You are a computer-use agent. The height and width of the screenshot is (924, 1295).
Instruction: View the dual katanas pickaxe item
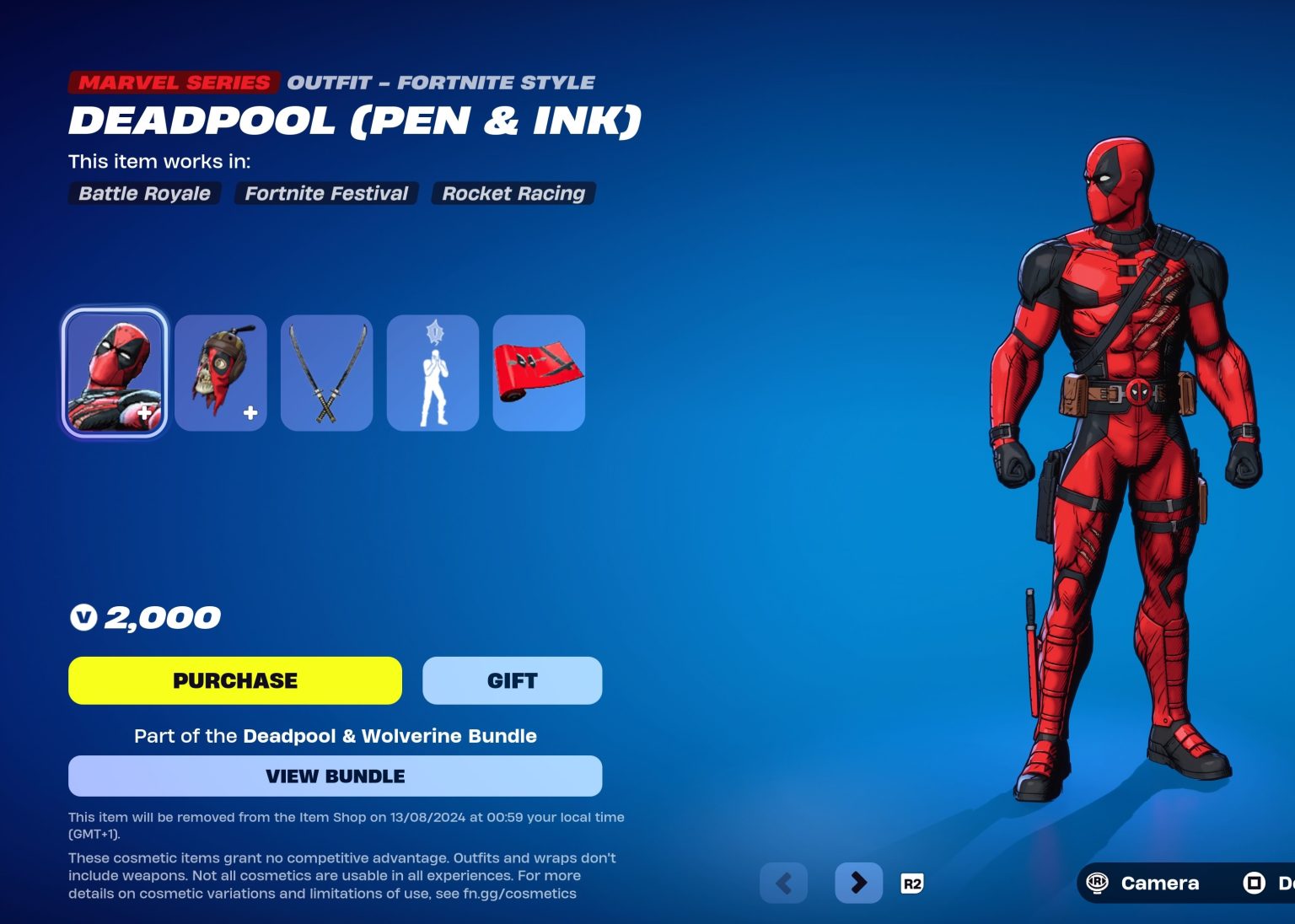(x=327, y=372)
